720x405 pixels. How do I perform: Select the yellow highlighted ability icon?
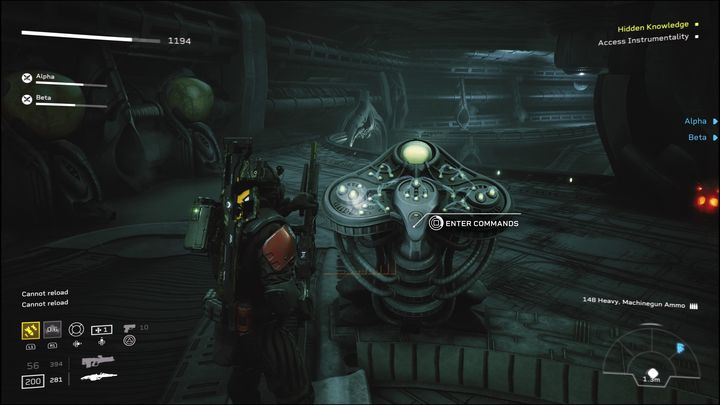pos(30,329)
